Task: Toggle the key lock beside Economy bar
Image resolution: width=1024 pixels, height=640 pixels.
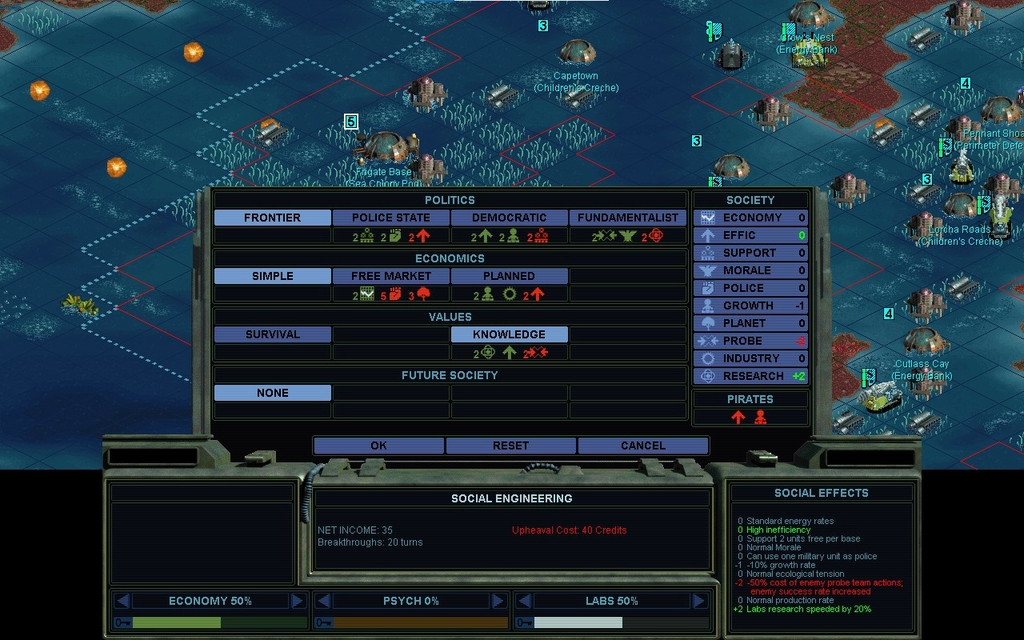Action: [x=123, y=622]
